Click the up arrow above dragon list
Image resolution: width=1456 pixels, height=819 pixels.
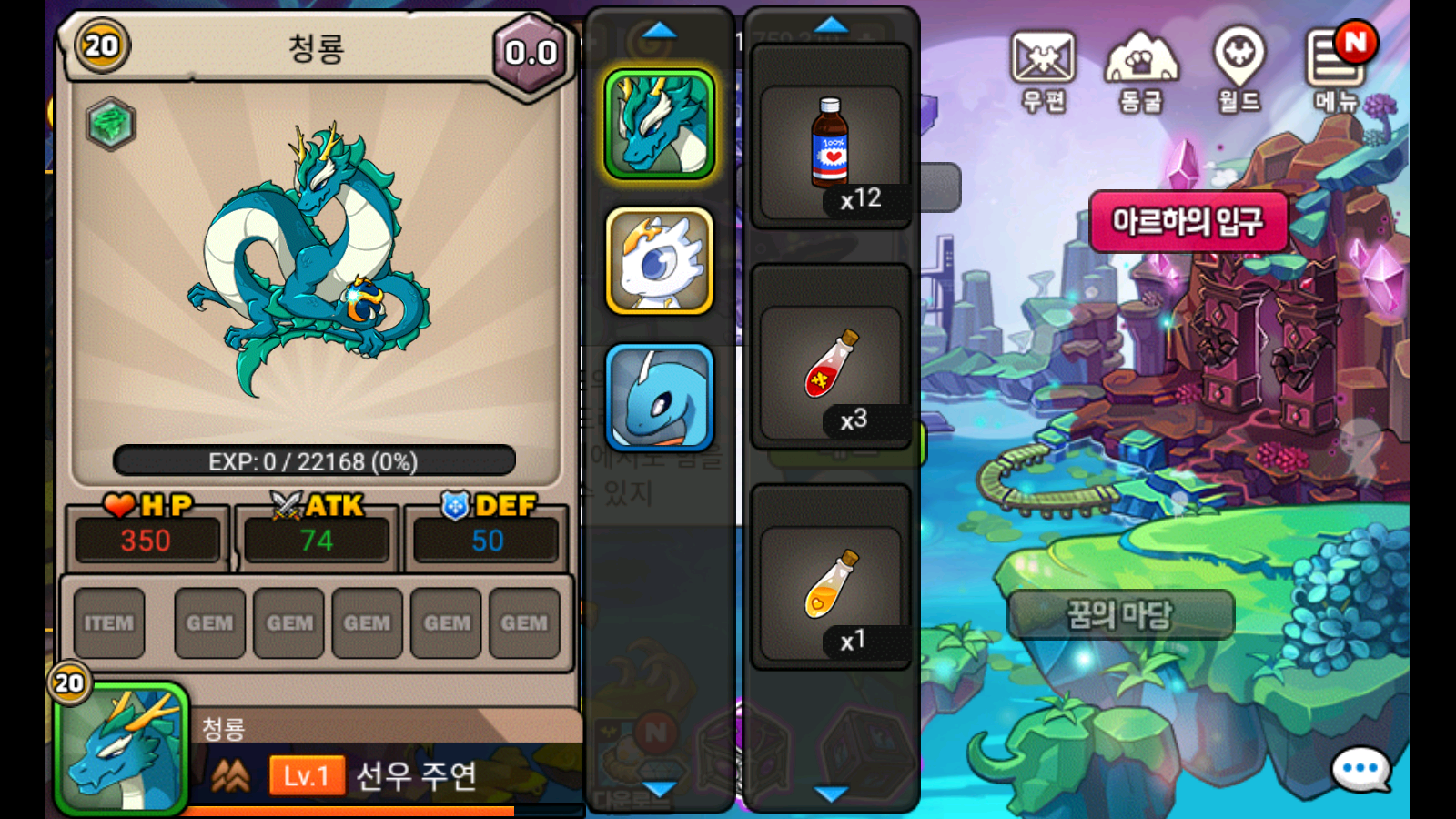click(x=660, y=31)
